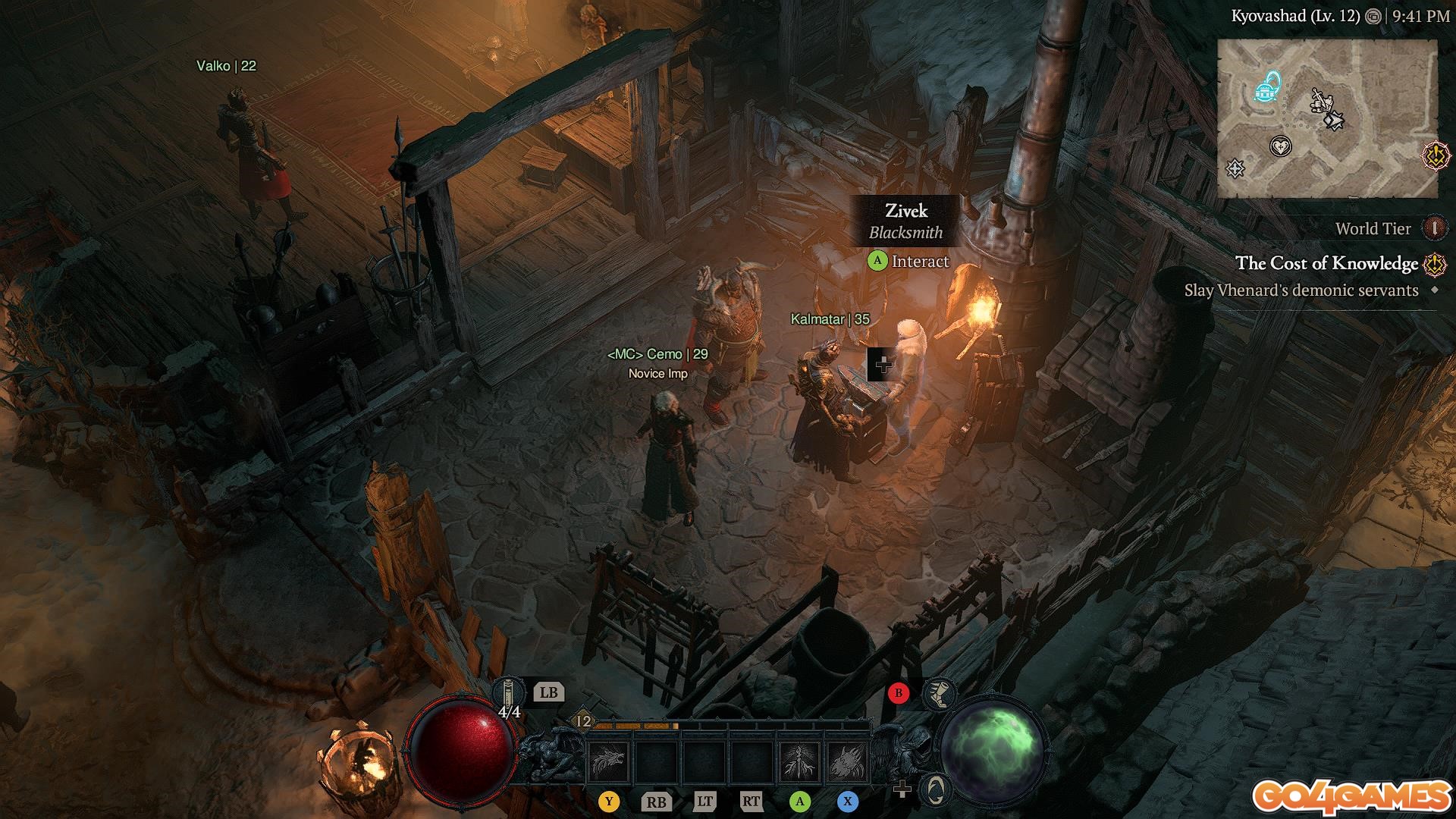Click the quest marker on minimap edge

[x=1436, y=156]
